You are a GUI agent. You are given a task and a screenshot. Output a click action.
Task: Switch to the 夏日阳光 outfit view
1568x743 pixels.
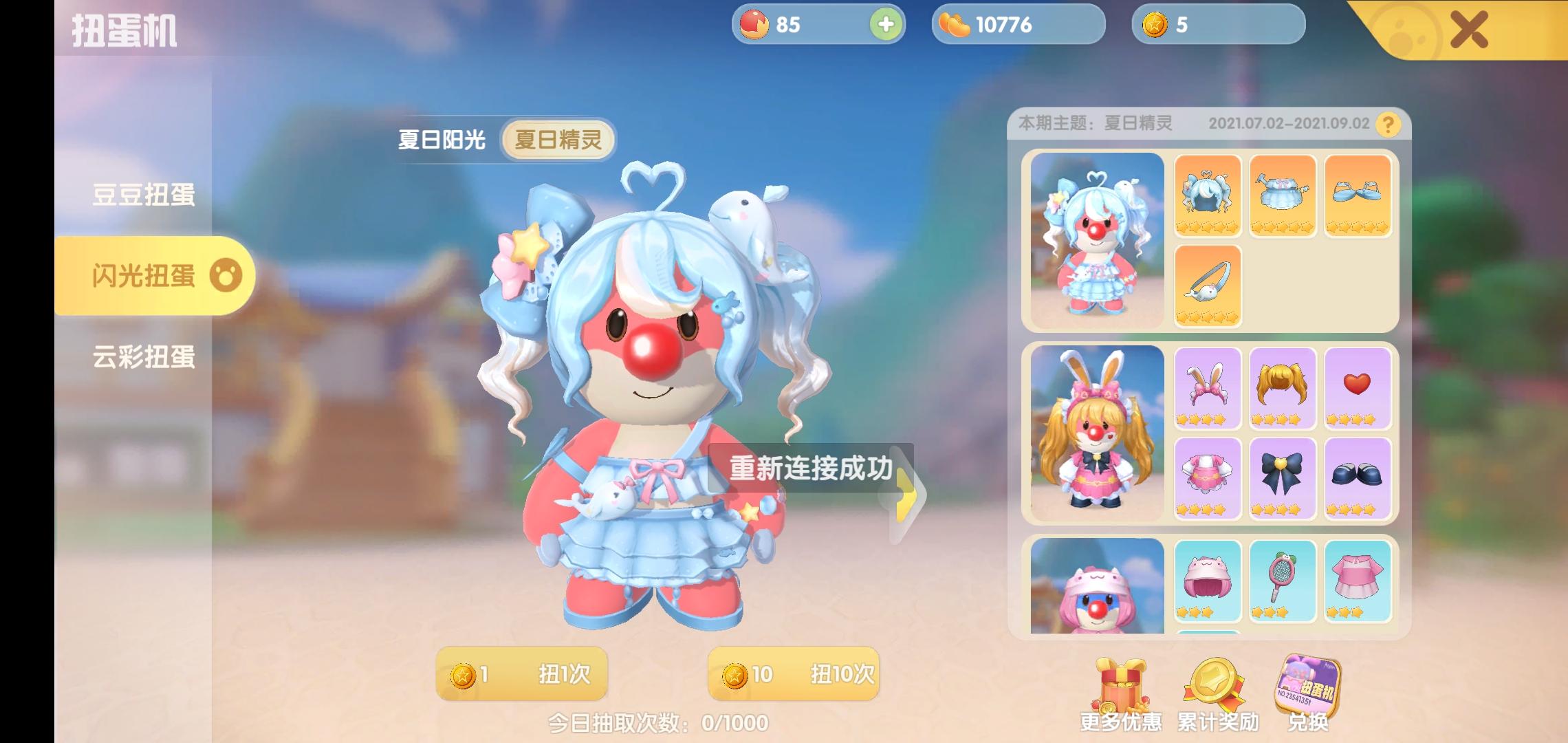tap(441, 140)
